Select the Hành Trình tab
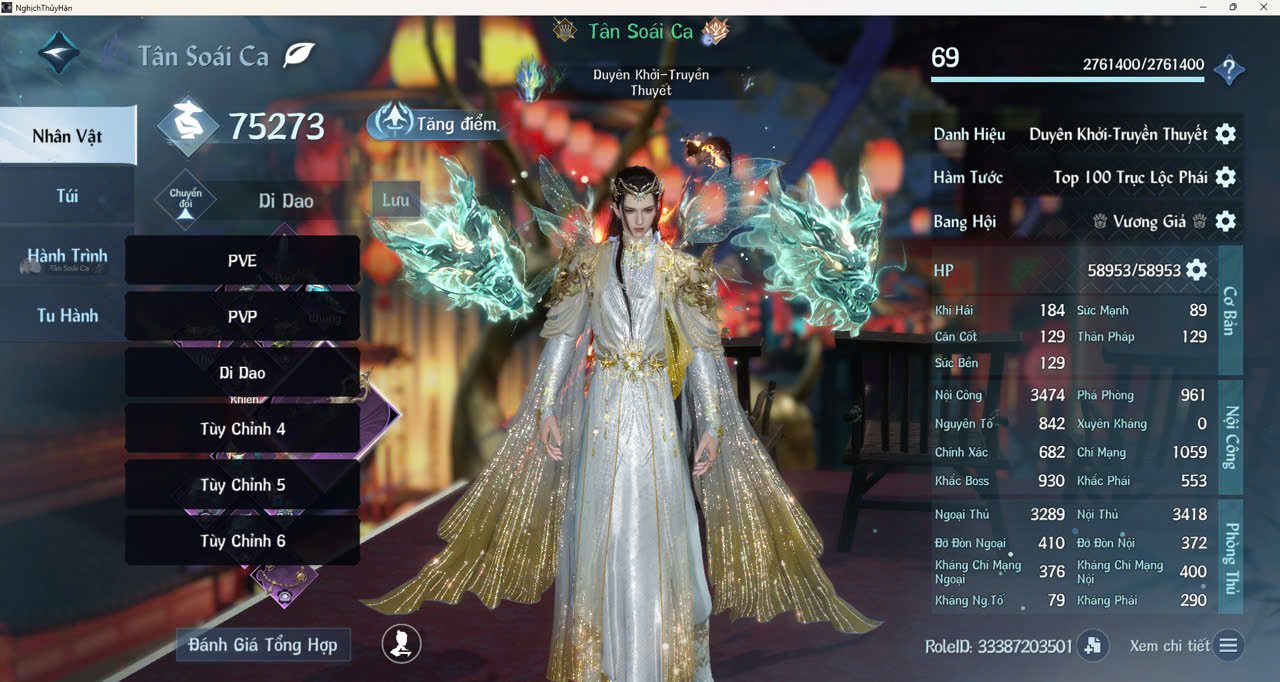Viewport: 1280px width, 682px height. tap(67, 256)
